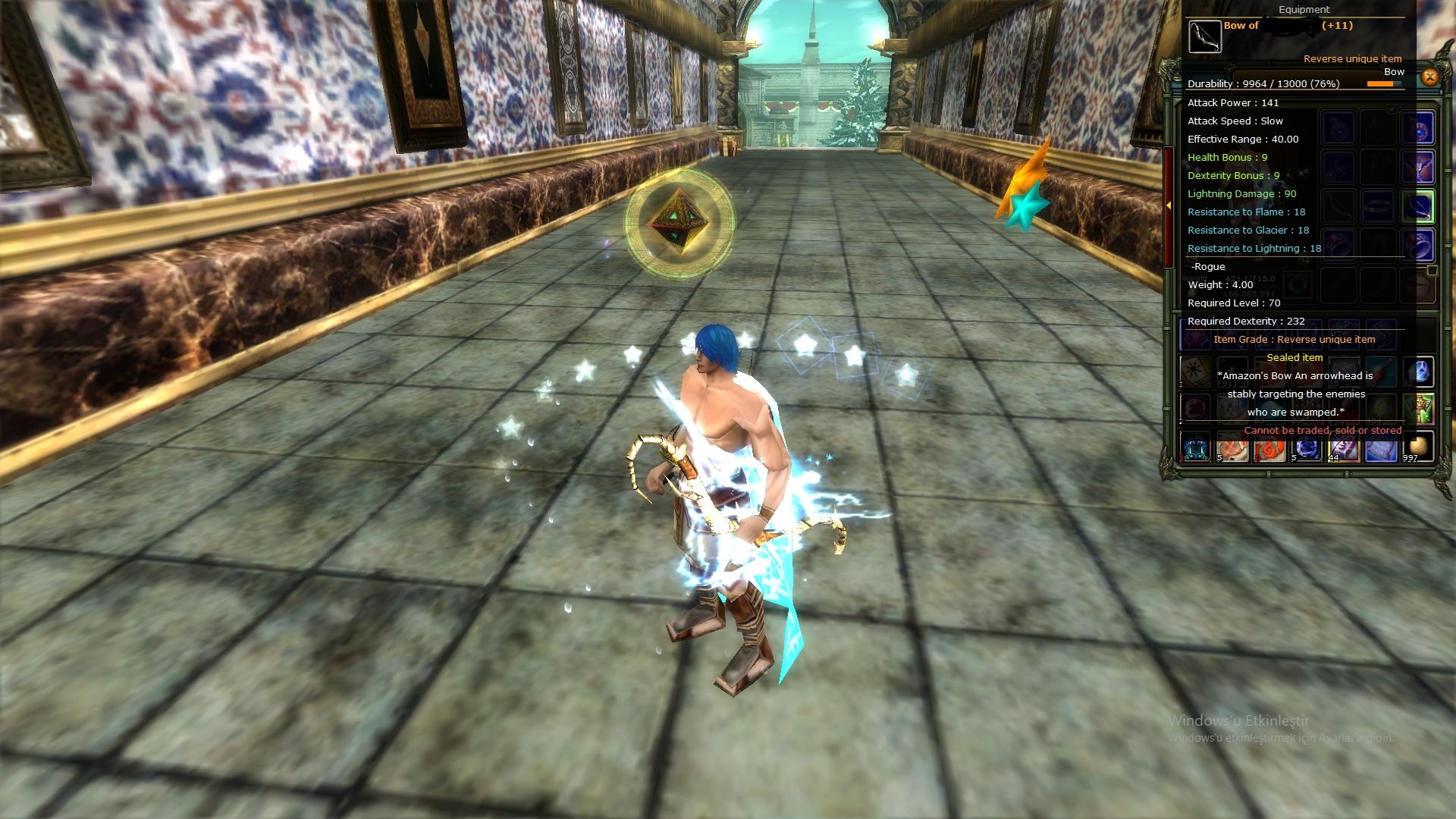Click the yellow arrow tab on the panel's left edge
This screenshot has height=819, width=1456.
(1169, 205)
